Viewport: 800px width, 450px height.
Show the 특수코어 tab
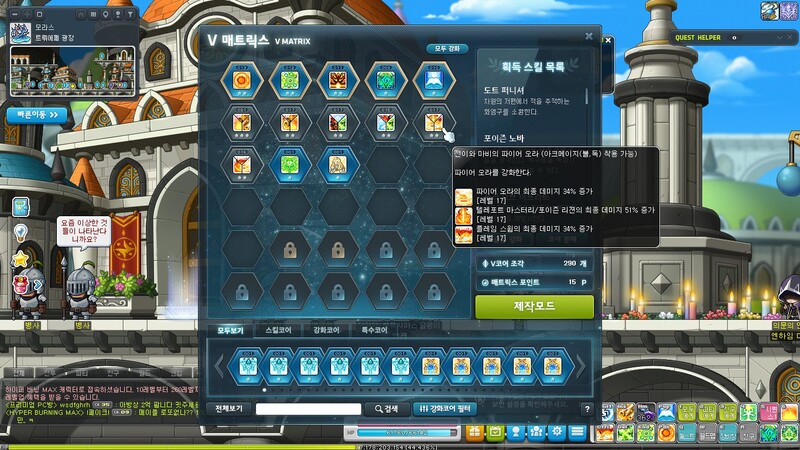point(374,329)
